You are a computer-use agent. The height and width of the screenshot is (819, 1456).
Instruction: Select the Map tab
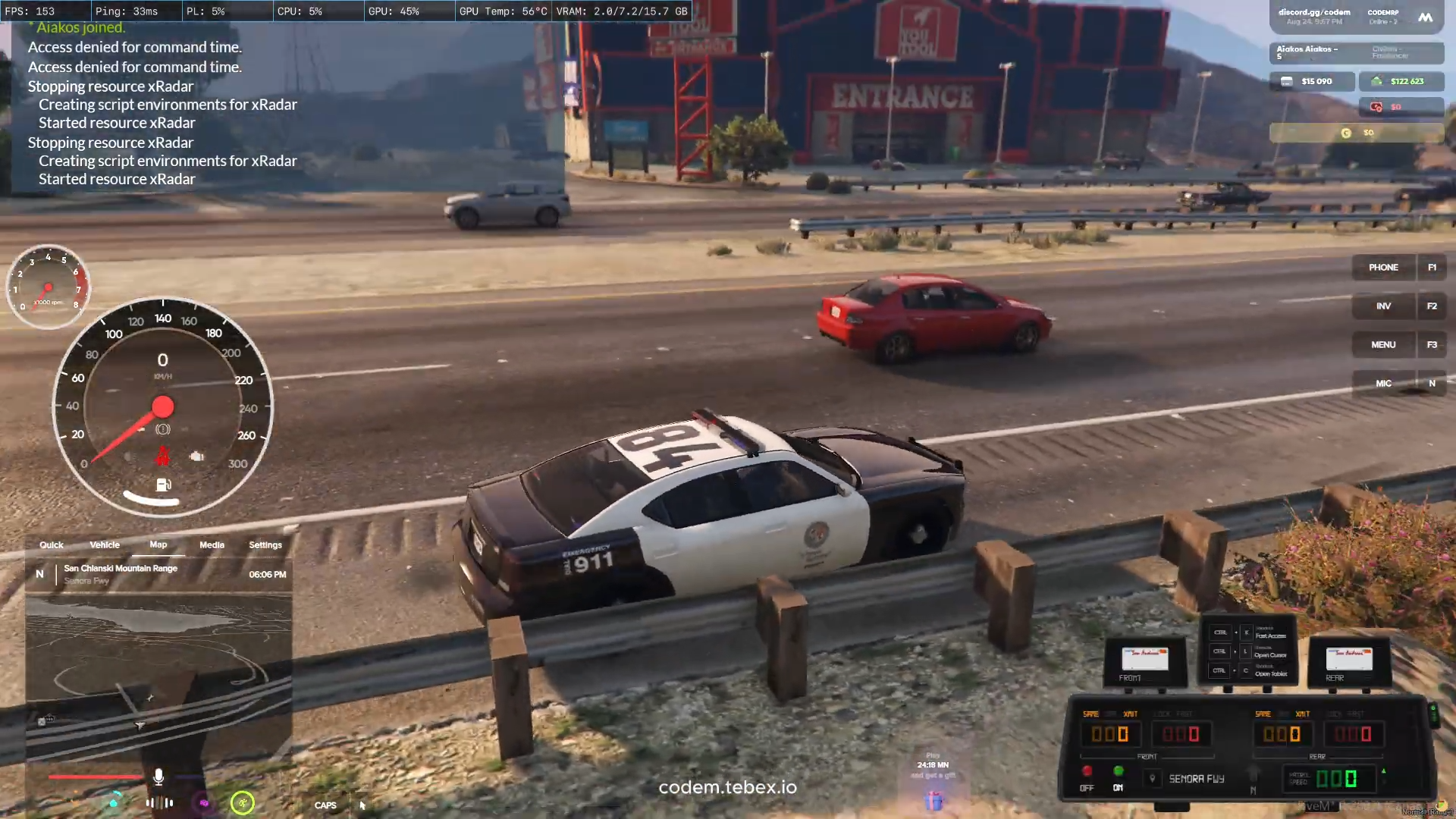pyautogui.click(x=158, y=544)
